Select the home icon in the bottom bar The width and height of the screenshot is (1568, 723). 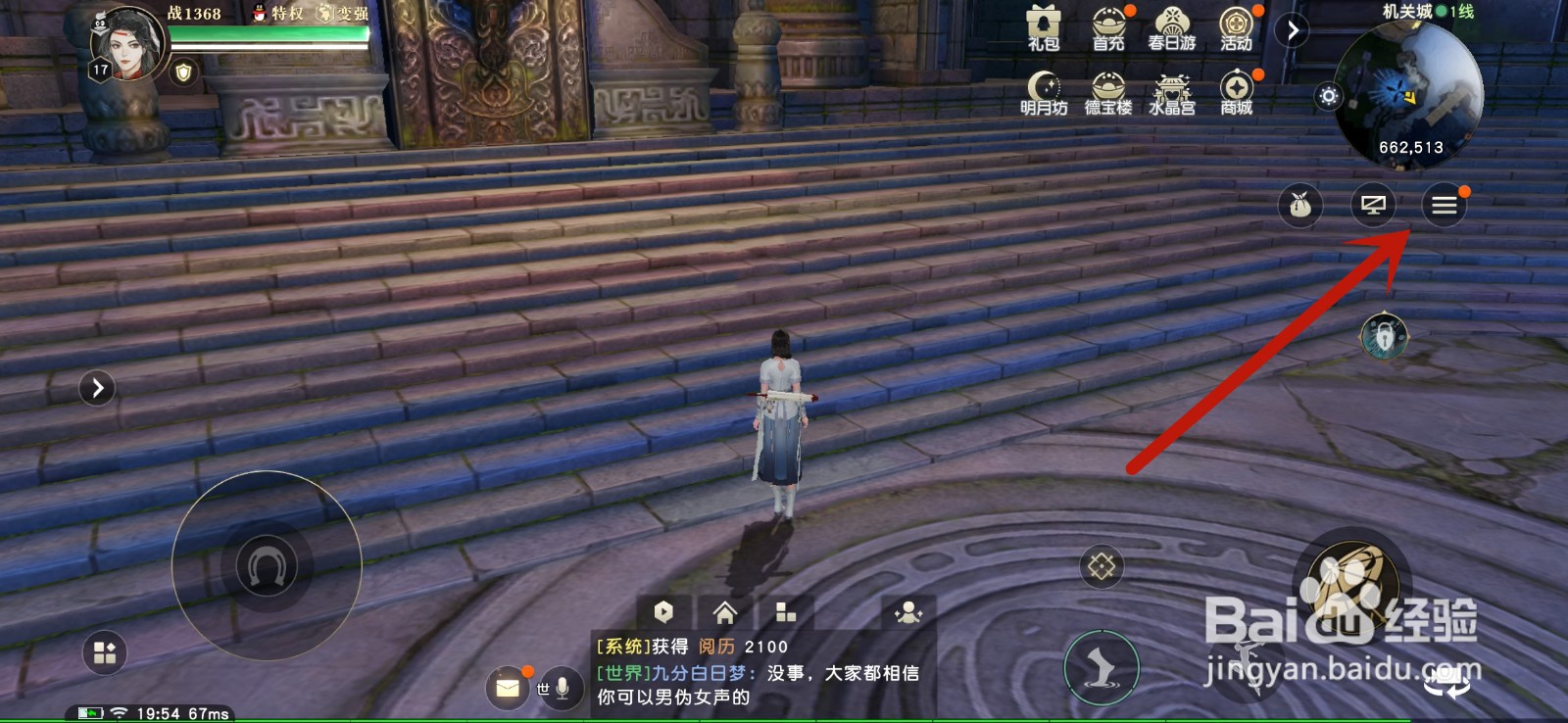(724, 612)
